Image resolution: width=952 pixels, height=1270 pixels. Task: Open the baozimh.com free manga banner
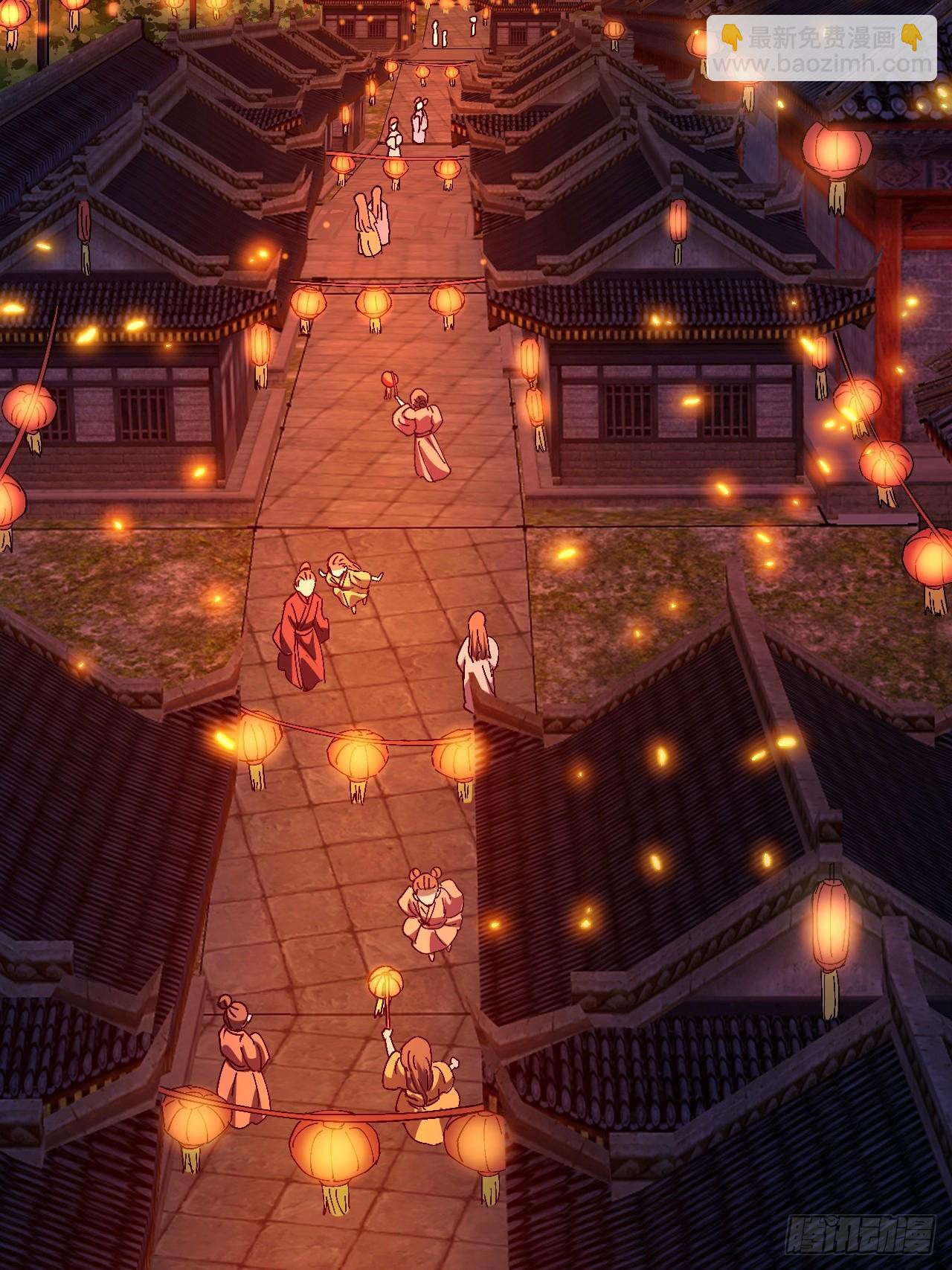pyautogui.click(x=821, y=48)
